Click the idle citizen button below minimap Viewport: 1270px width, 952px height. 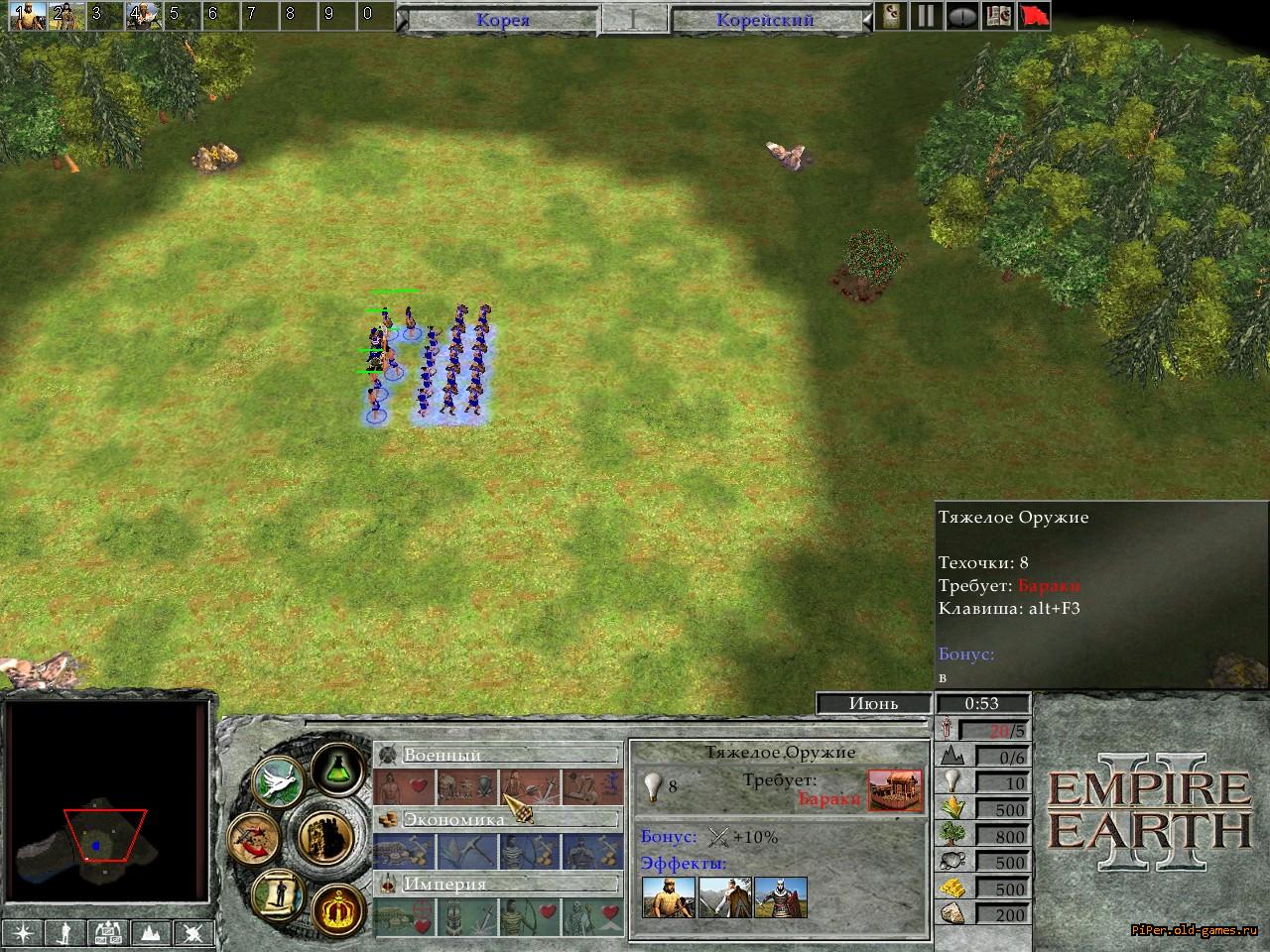pyautogui.click(x=66, y=932)
